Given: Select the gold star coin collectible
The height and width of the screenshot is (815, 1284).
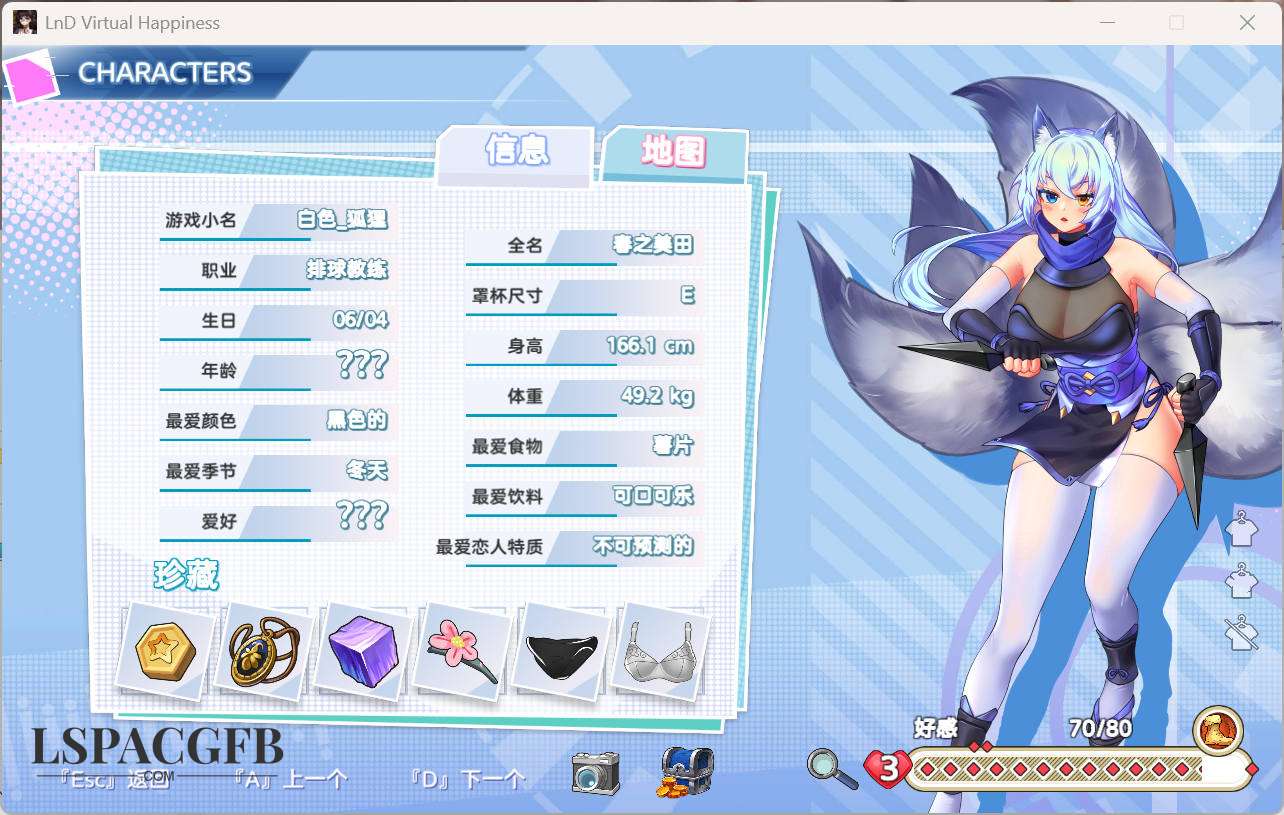Looking at the screenshot, I should pyautogui.click(x=165, y=651).
